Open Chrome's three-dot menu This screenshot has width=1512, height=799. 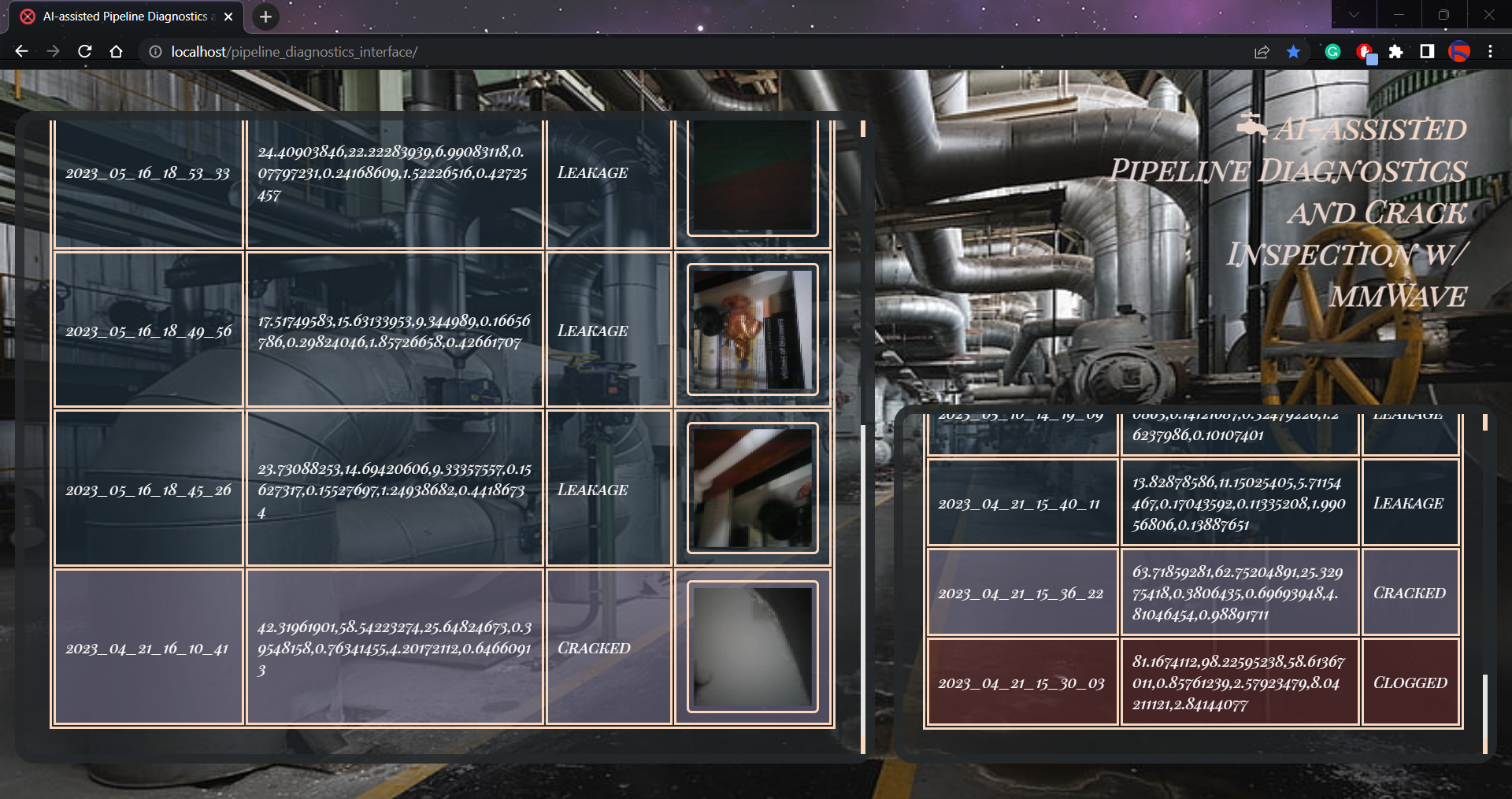coord(1491,52)
